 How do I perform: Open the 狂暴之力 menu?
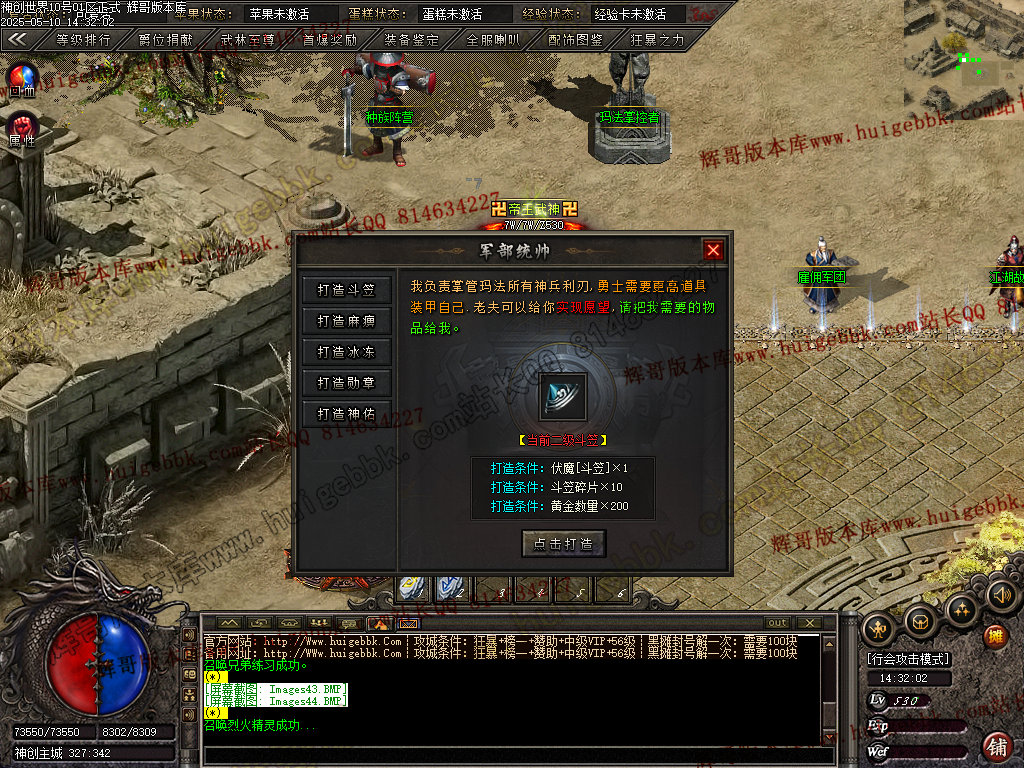point(657,40)
